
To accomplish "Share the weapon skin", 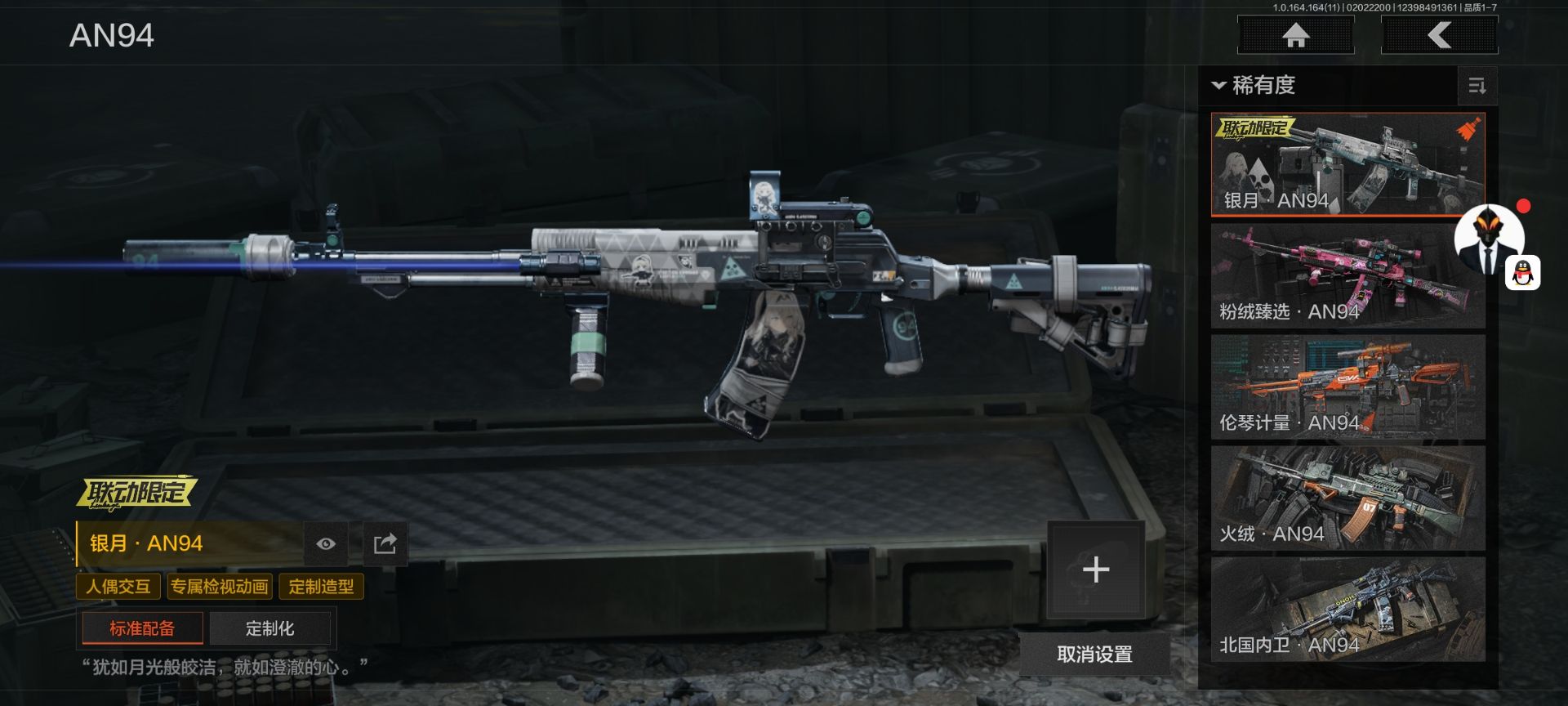I will coord(385,544).
